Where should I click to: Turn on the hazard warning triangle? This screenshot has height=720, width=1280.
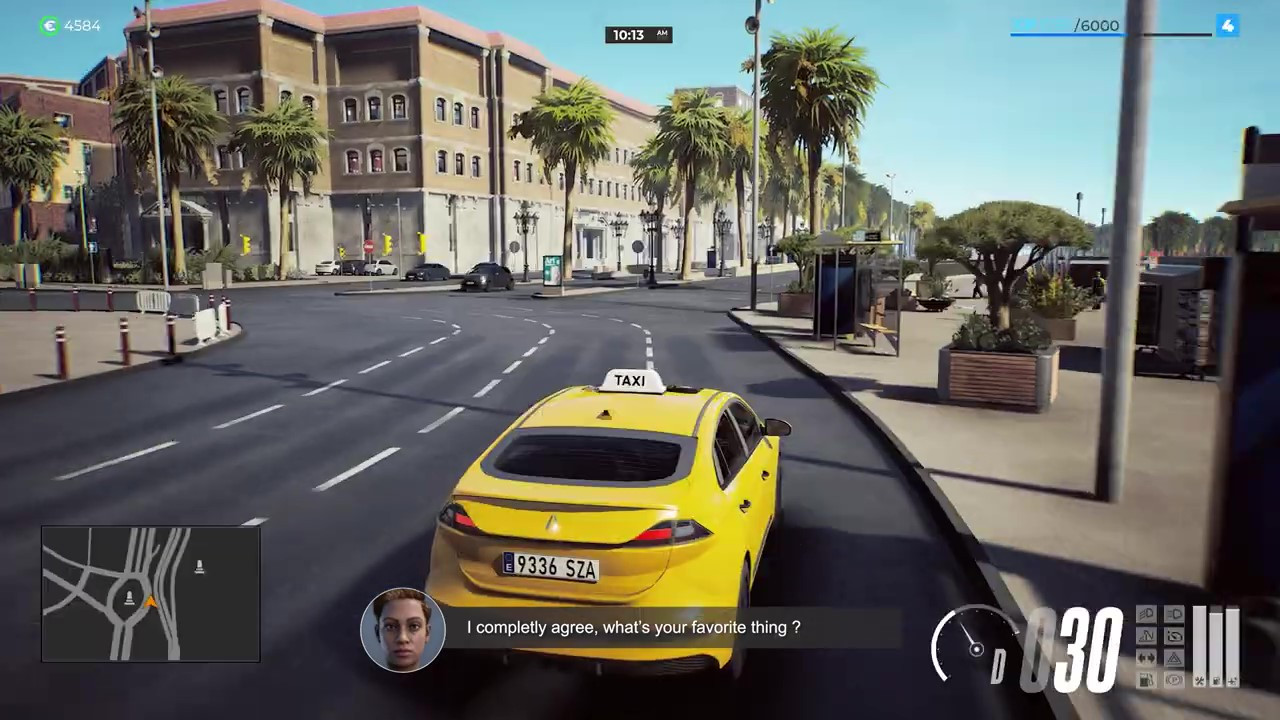pos(1174,658)
